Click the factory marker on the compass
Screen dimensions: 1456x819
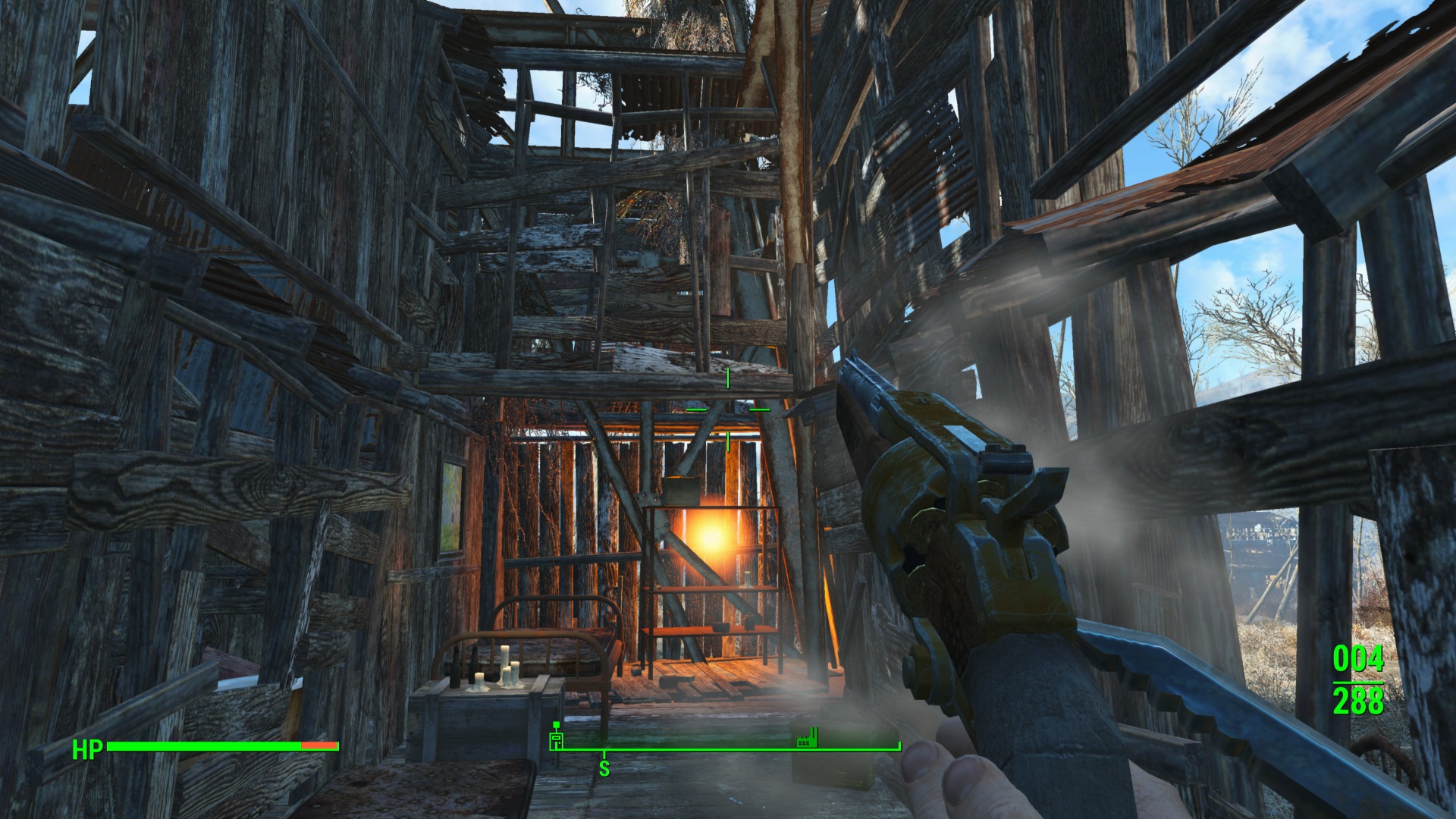tap(806, 737)
